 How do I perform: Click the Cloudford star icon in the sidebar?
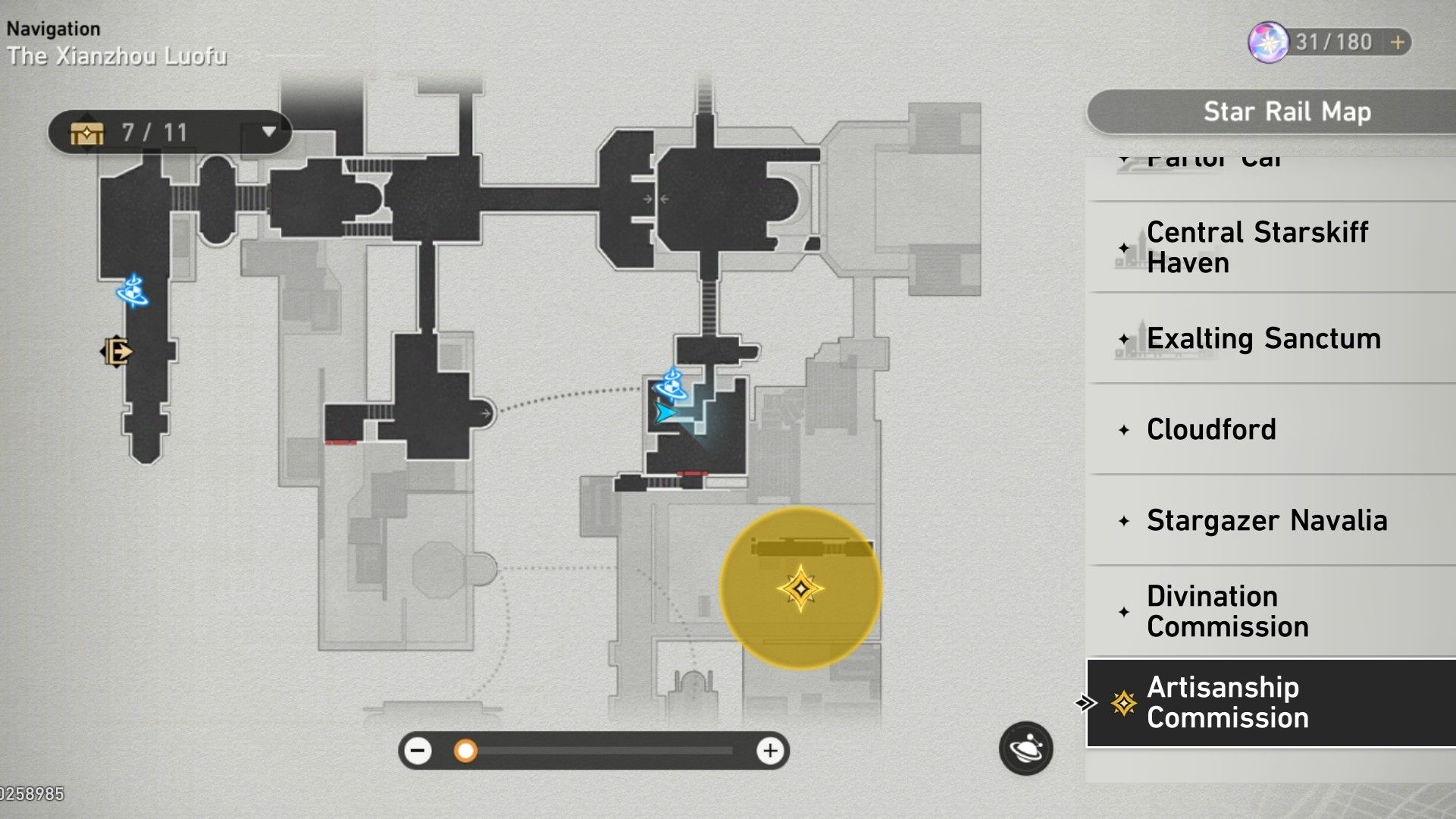click(1124, 429)
